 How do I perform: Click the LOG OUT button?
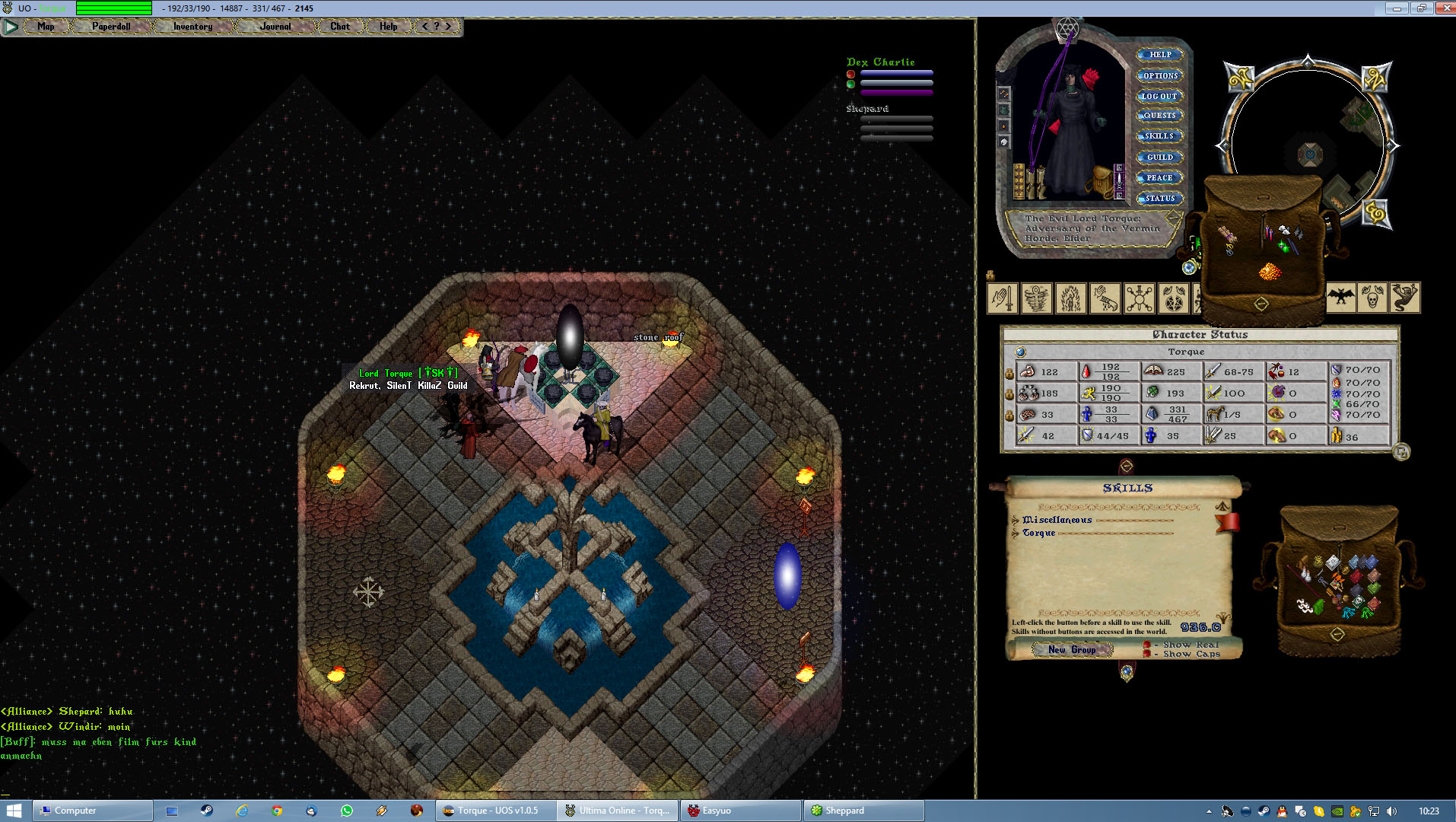[x=1159, y=97]
